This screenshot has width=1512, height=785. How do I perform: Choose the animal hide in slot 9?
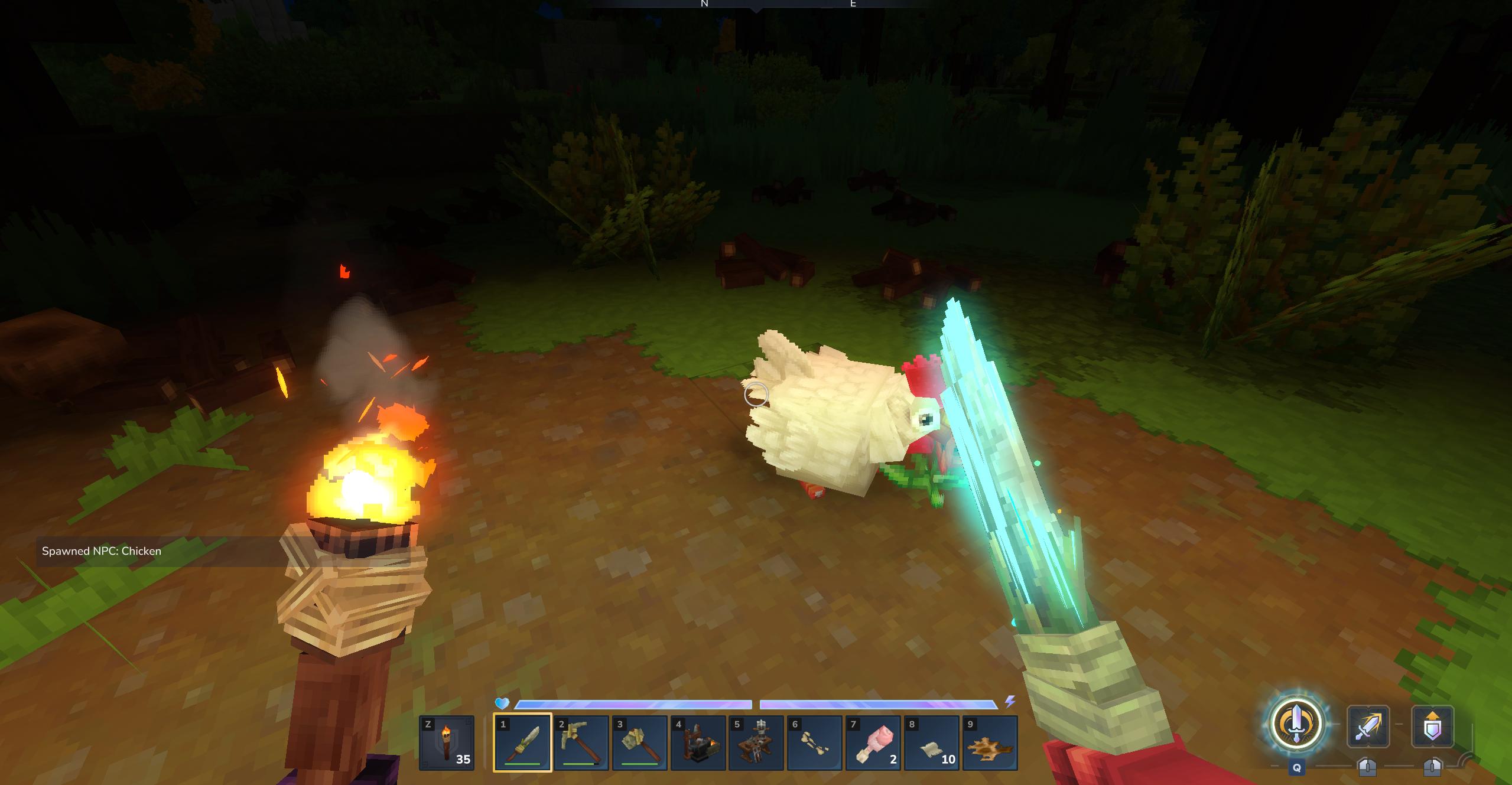[x=990, y=742]
